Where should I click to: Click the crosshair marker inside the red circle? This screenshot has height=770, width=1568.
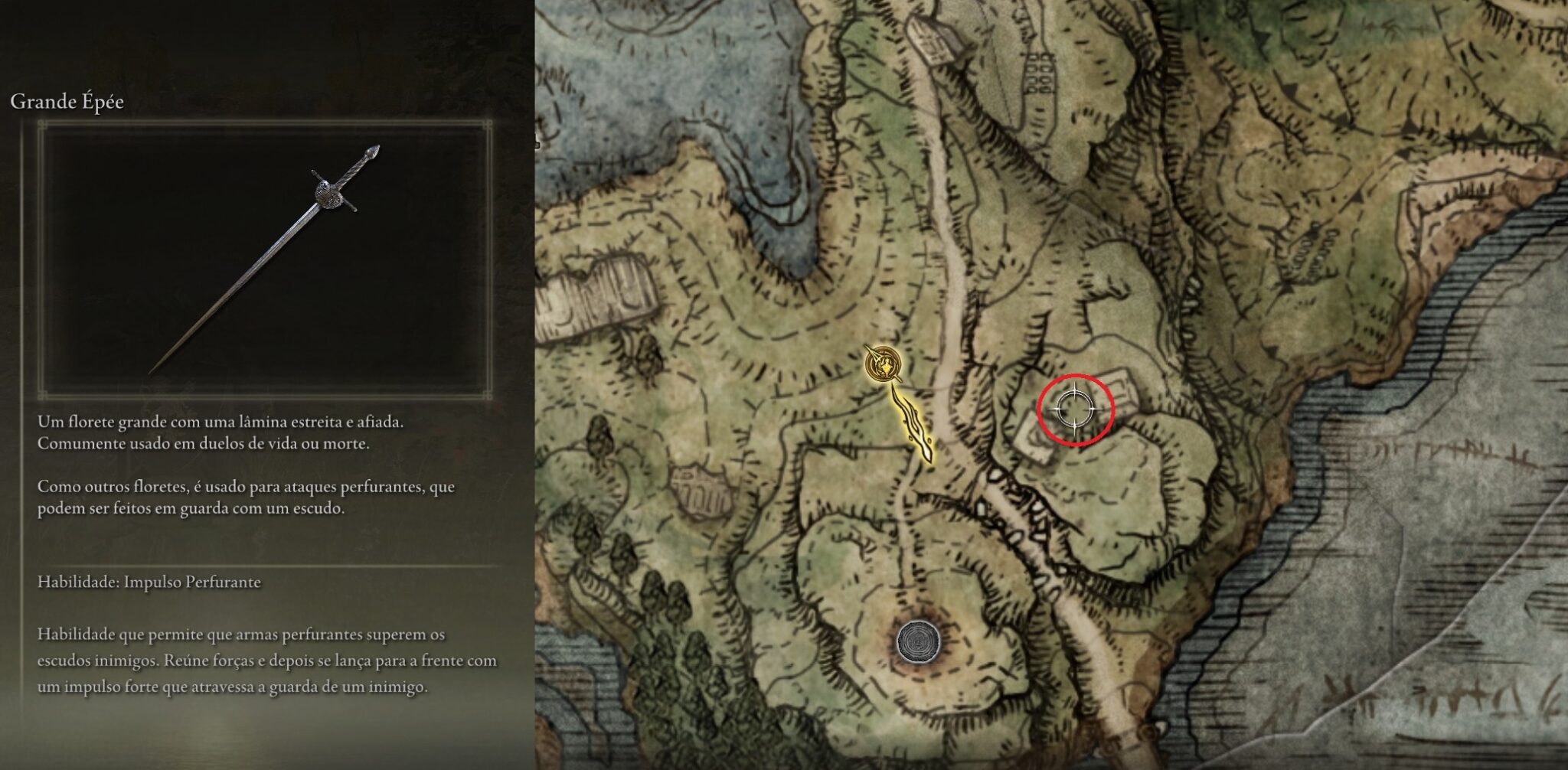(x=1077, y=407)
